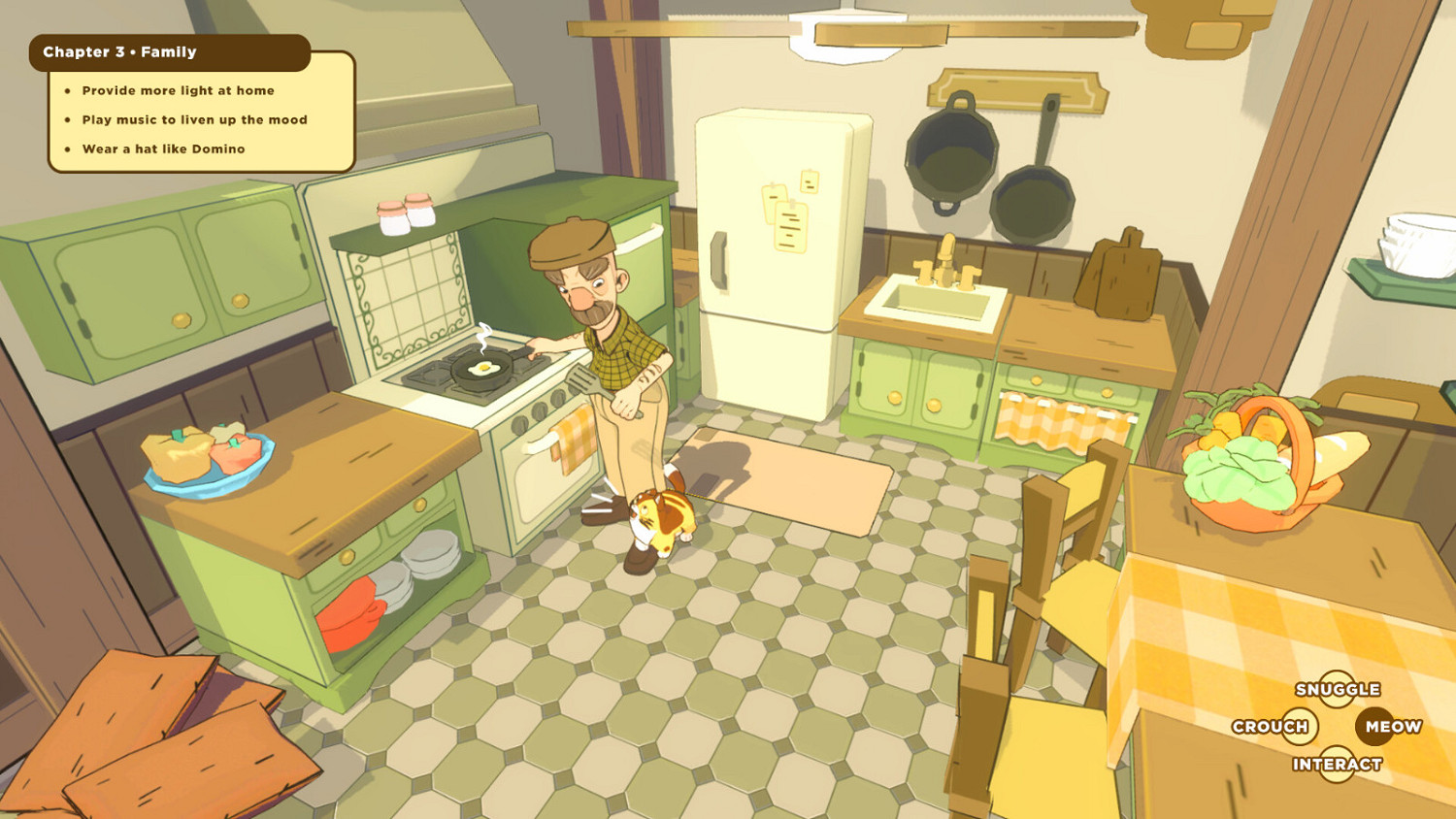Click the bullet beside 'Provide more light at home'
This screenshot has height=819, width=1456.
click(x=66, y=90)
